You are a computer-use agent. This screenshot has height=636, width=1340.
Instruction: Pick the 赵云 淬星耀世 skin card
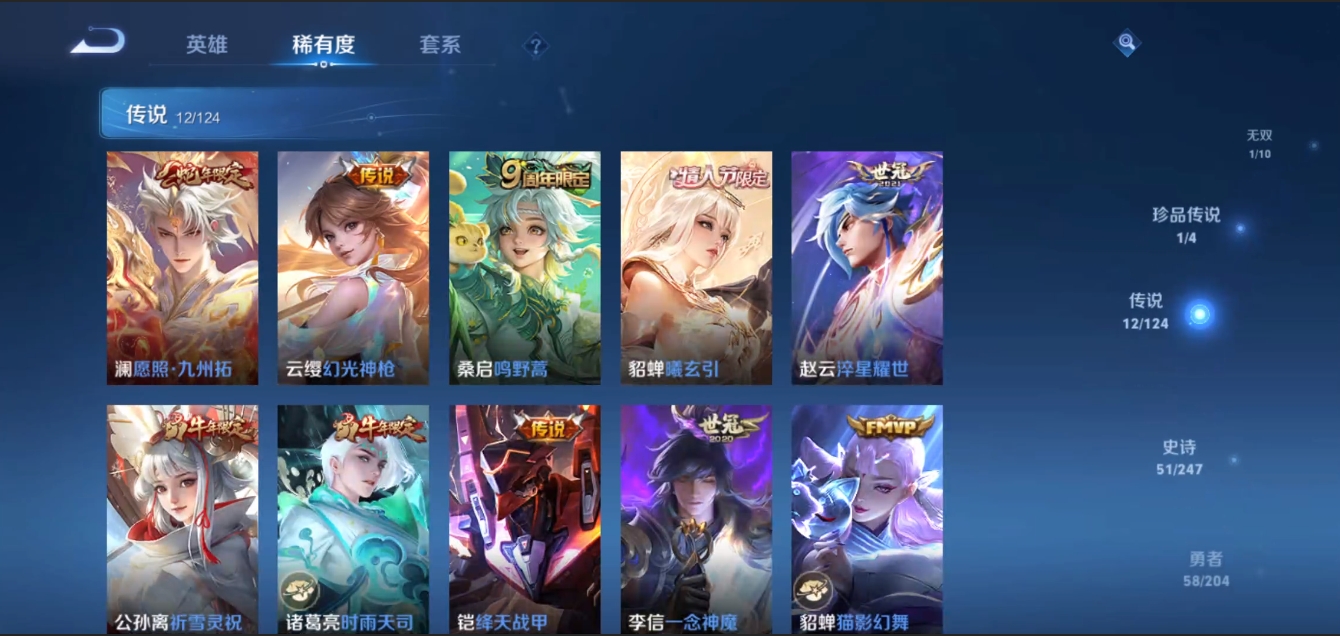click(x=867, y=268)
